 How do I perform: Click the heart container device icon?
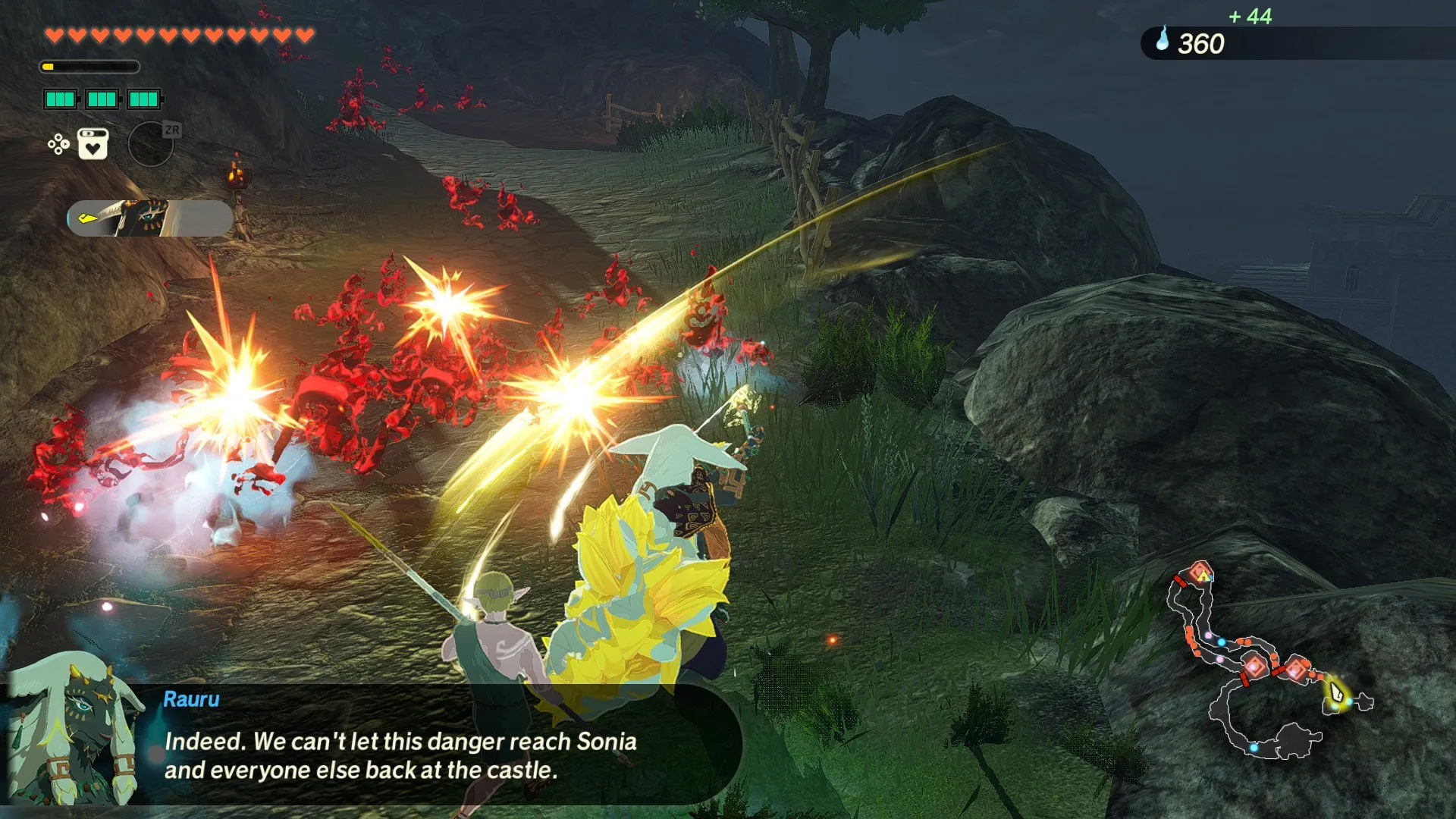point(93,145)
